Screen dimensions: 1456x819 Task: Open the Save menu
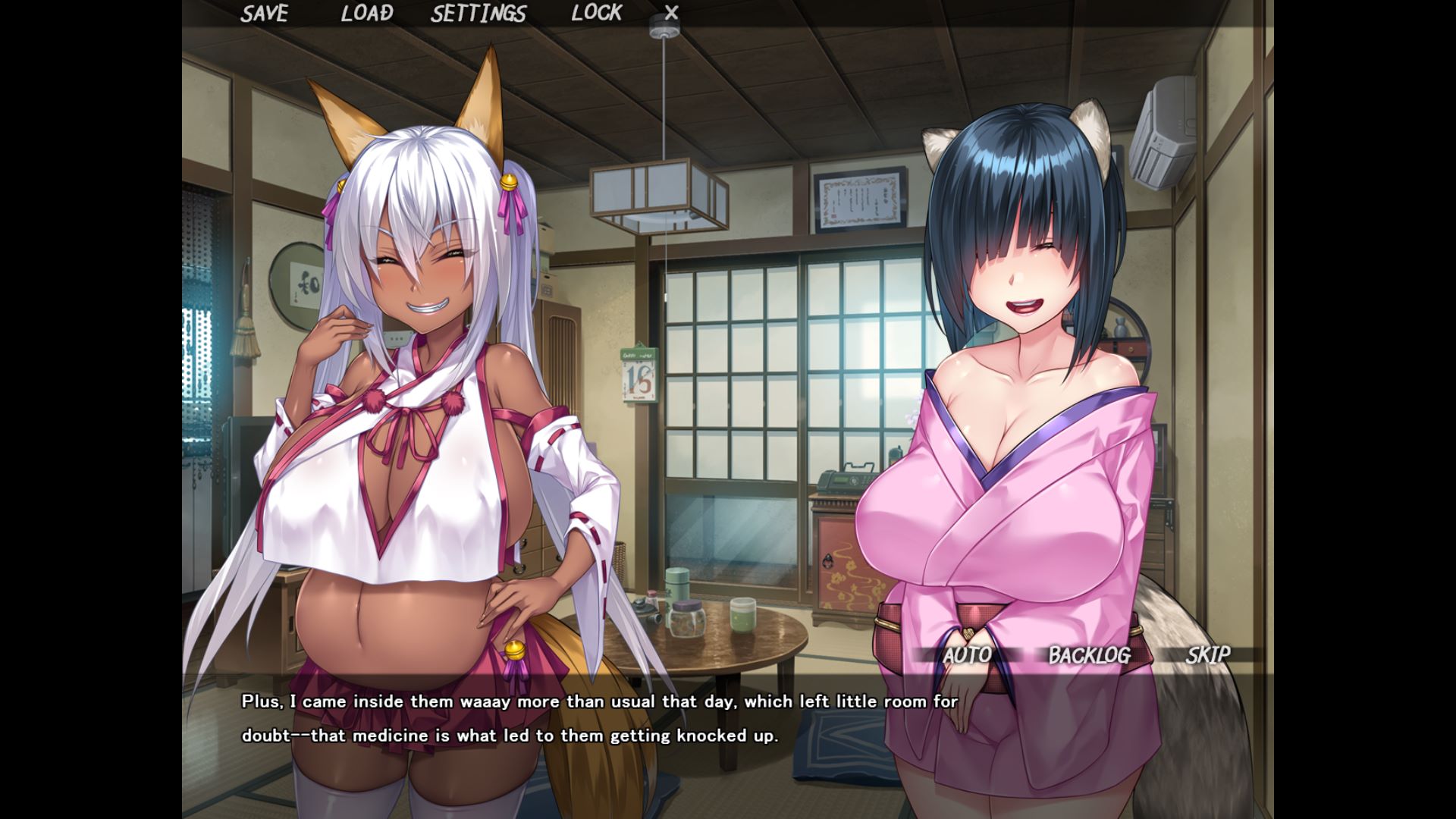pyautogui.click(x=265, y=14)
